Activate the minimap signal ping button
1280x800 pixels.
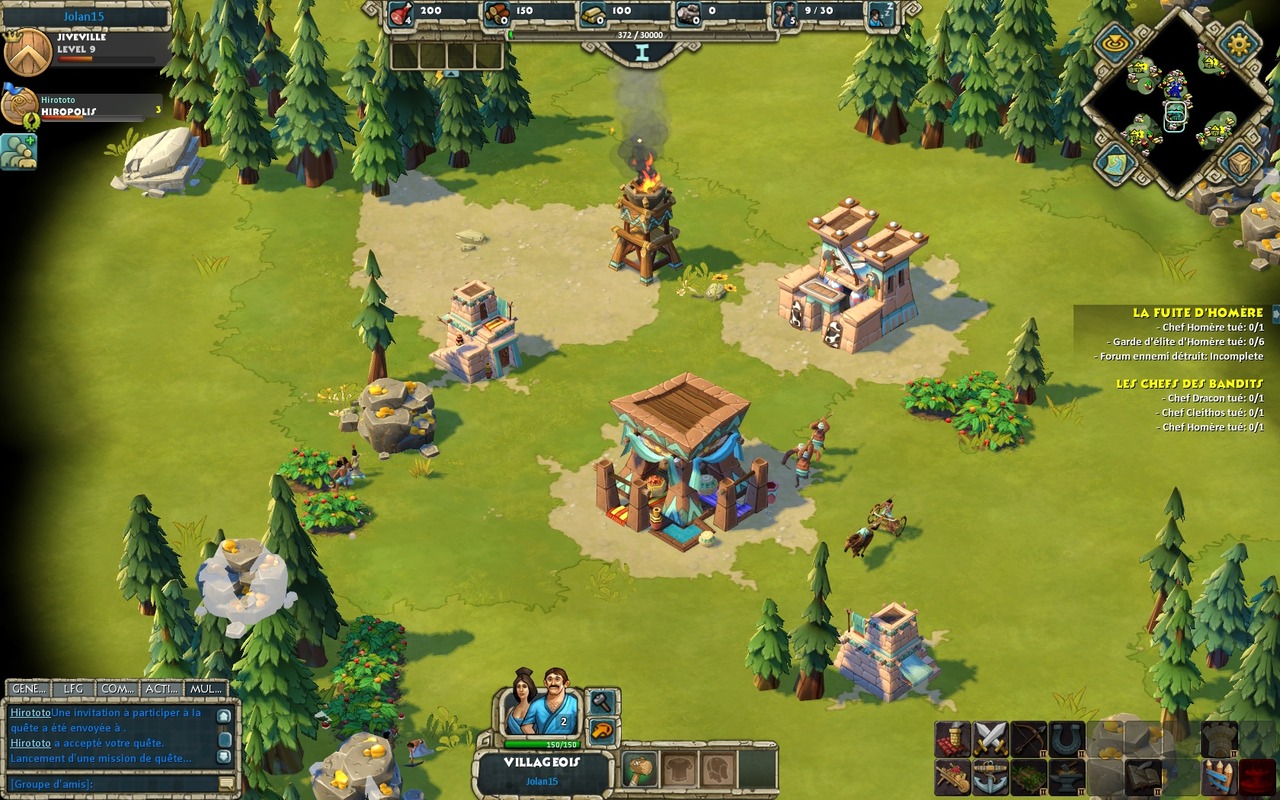coord(1114,43)
